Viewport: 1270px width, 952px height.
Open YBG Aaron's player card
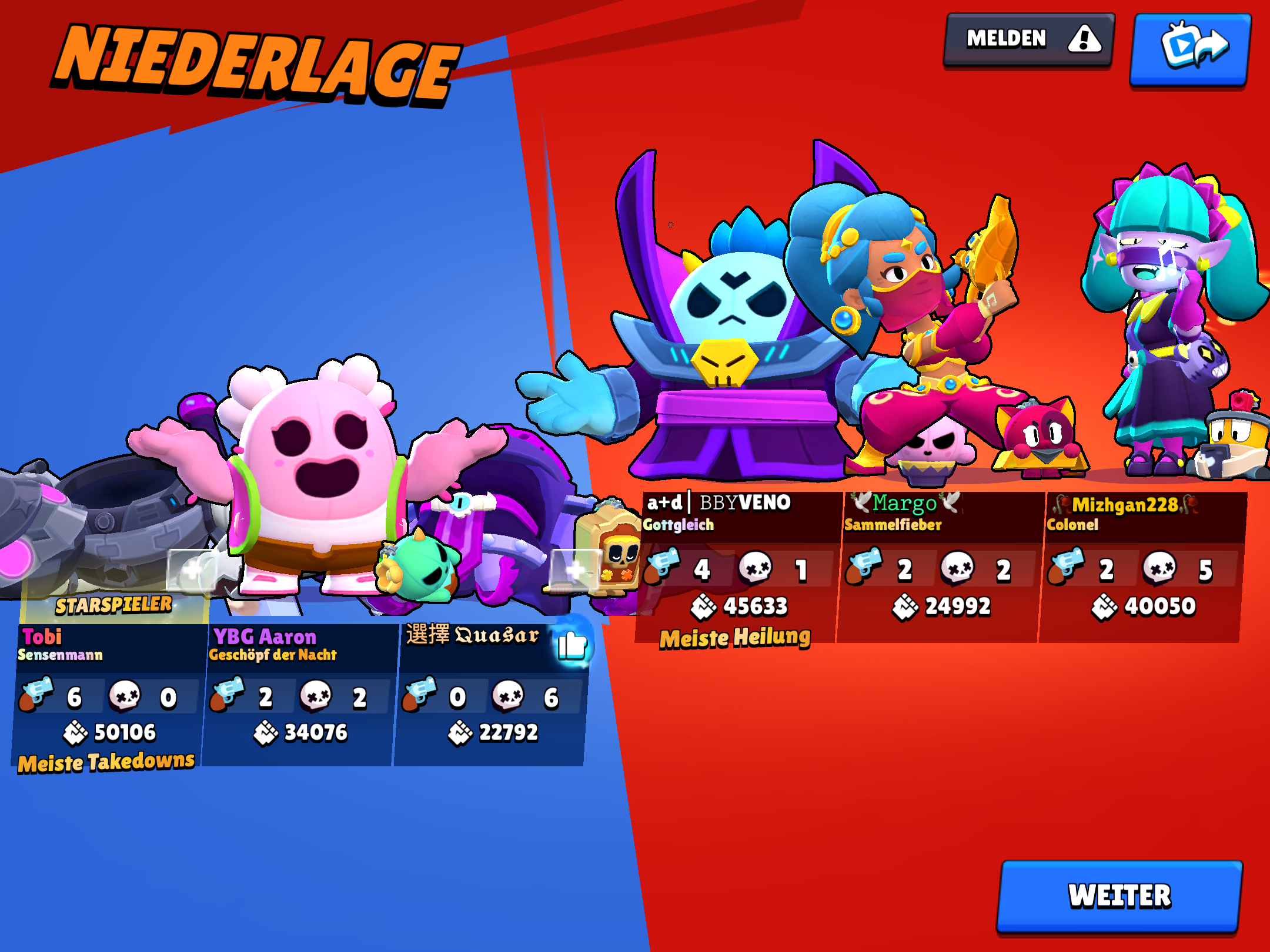[300, 693]
